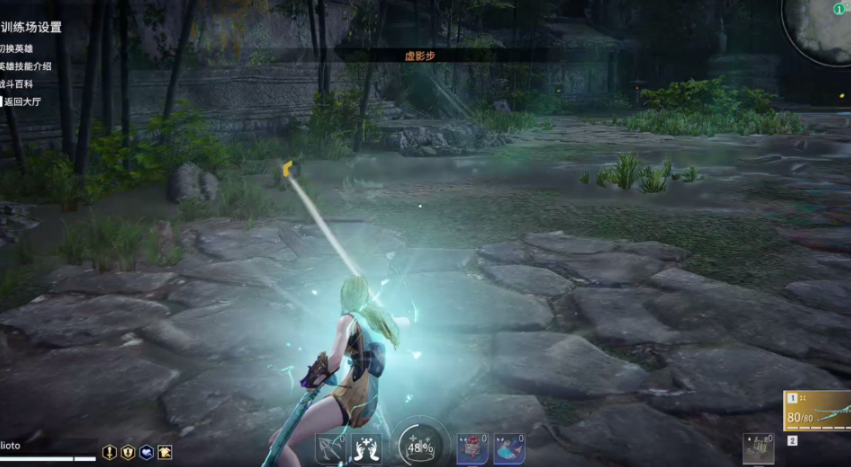The width and height of the screenshot is (851, 467).
Task: Click the small item slot beside weapon panel
Action: 758,447
